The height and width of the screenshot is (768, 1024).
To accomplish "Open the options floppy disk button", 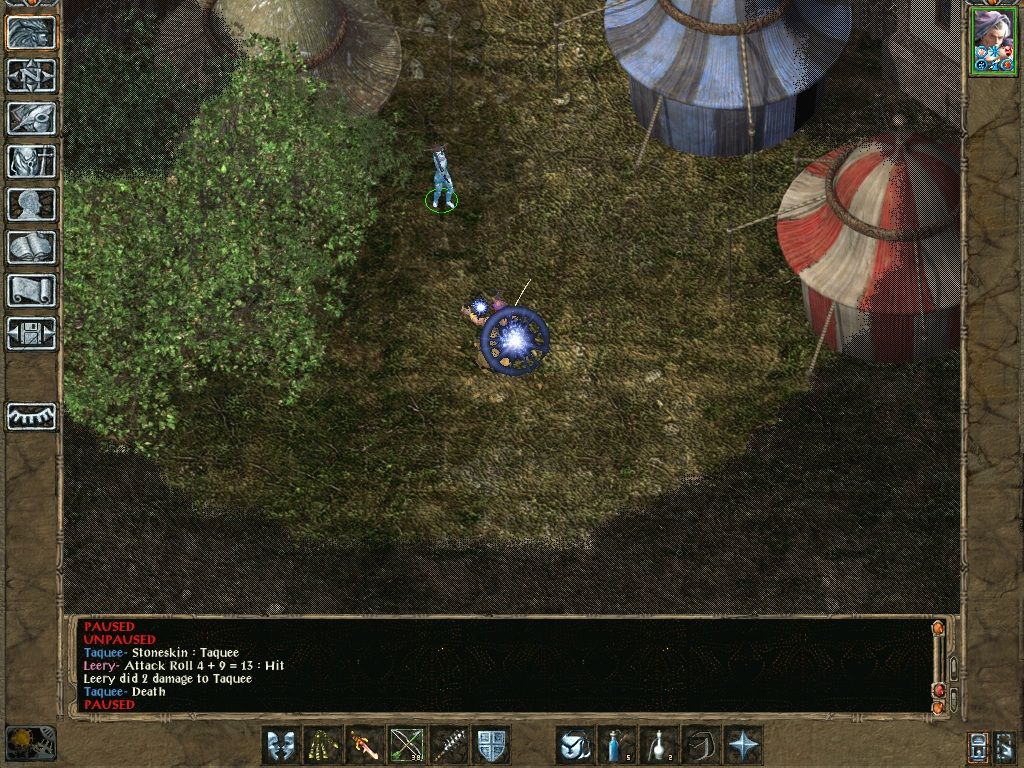I will point(31,333).
